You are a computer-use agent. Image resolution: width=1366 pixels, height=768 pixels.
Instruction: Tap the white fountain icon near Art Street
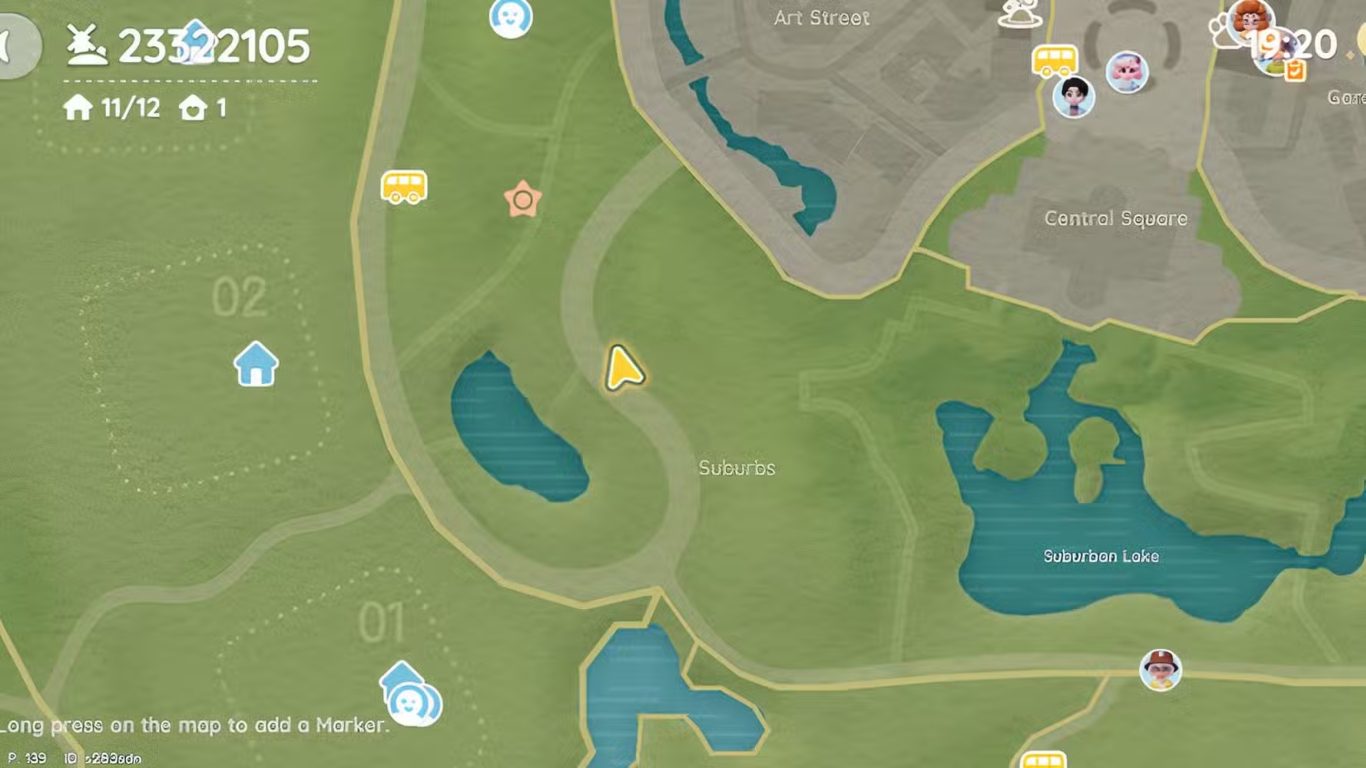(x=1017, y=14)
